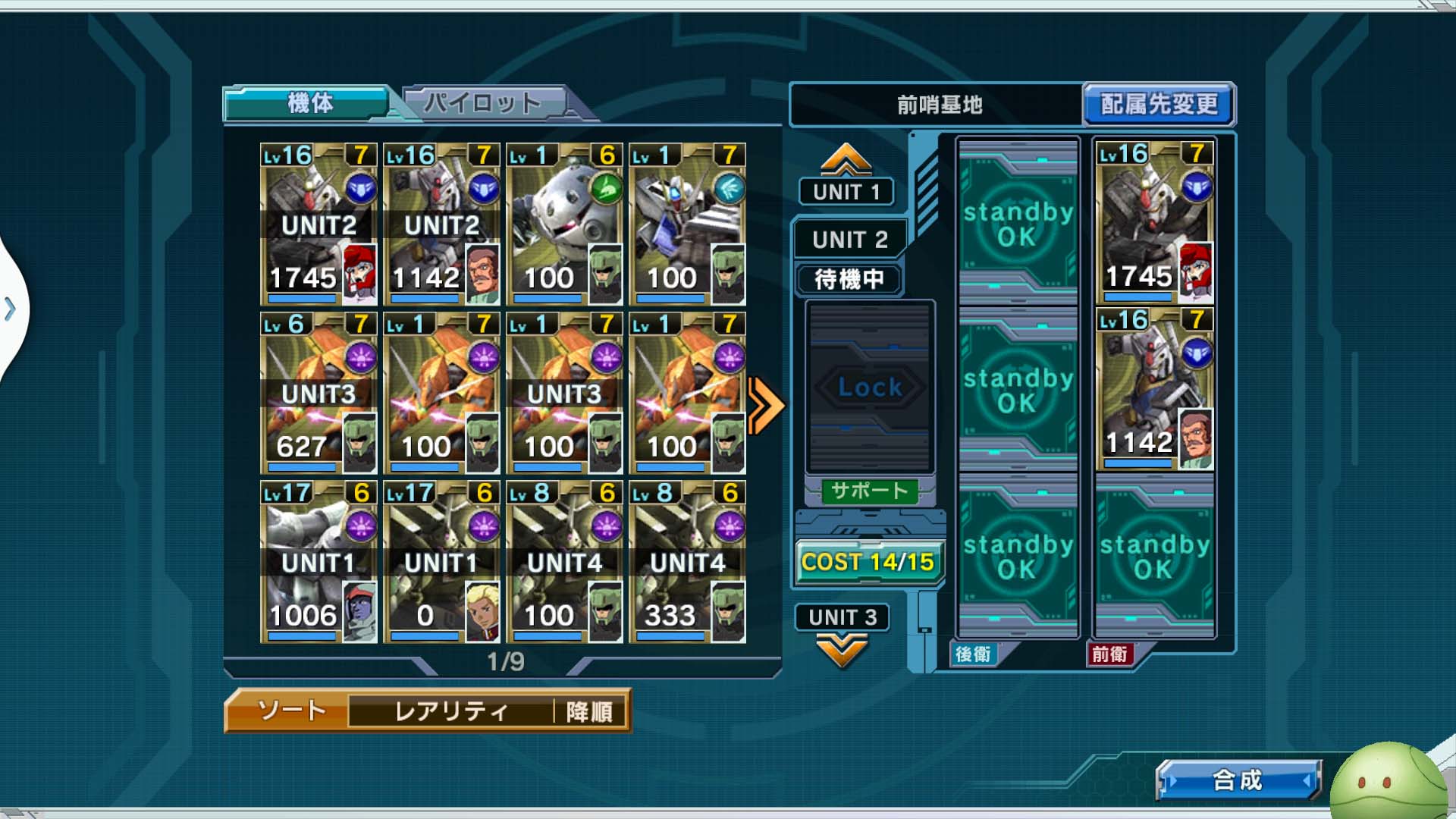Expand the left side panel arrow
The image size is (1456, 819).
(x=11, y=309)
